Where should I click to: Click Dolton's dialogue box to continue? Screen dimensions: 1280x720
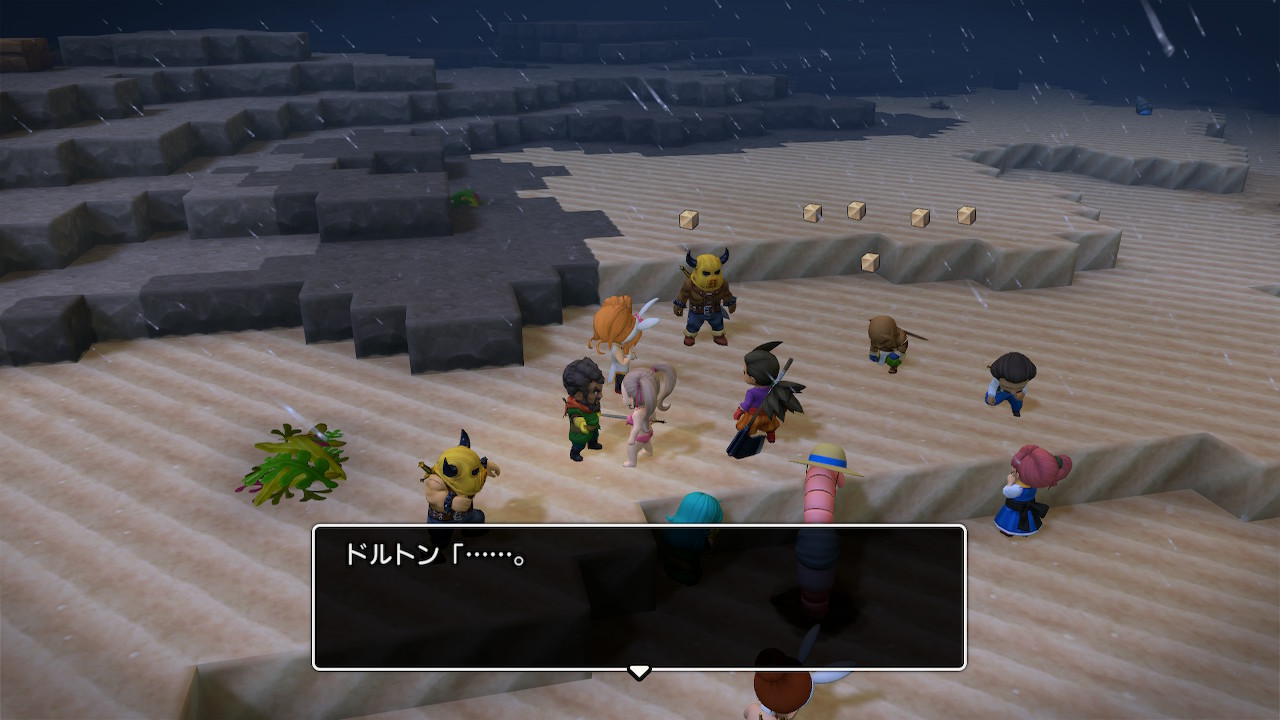tap(639, 597)
